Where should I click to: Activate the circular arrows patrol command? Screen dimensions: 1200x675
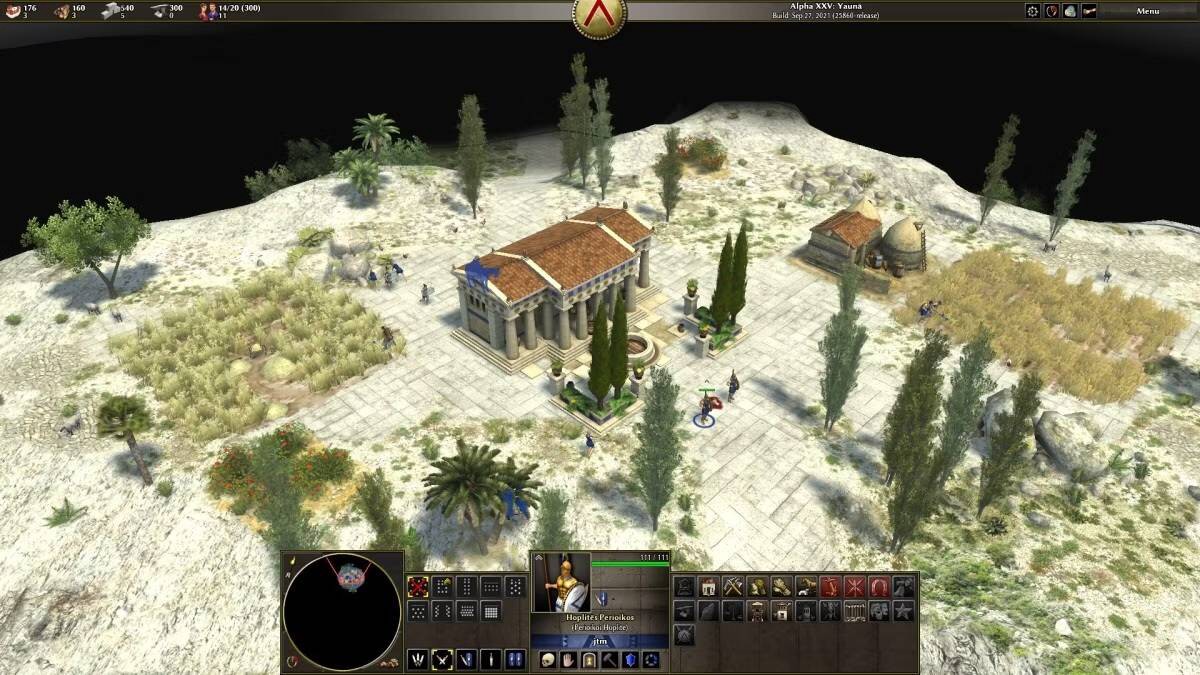[652, 660]
